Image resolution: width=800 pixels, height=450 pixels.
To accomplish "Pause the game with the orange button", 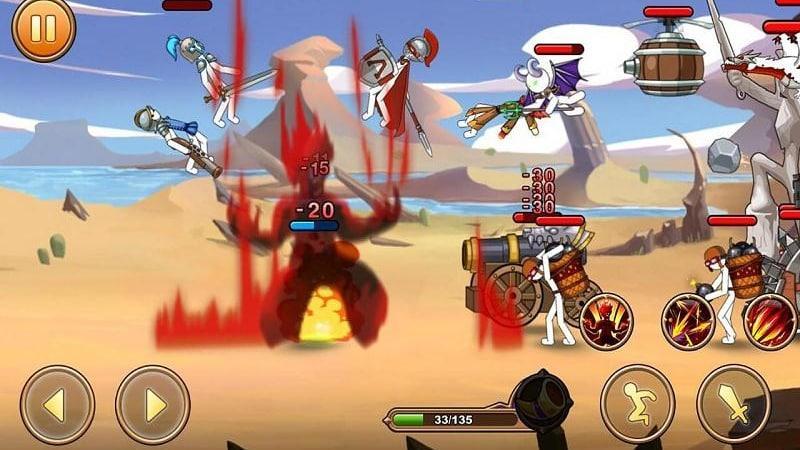I will [43, 28].
